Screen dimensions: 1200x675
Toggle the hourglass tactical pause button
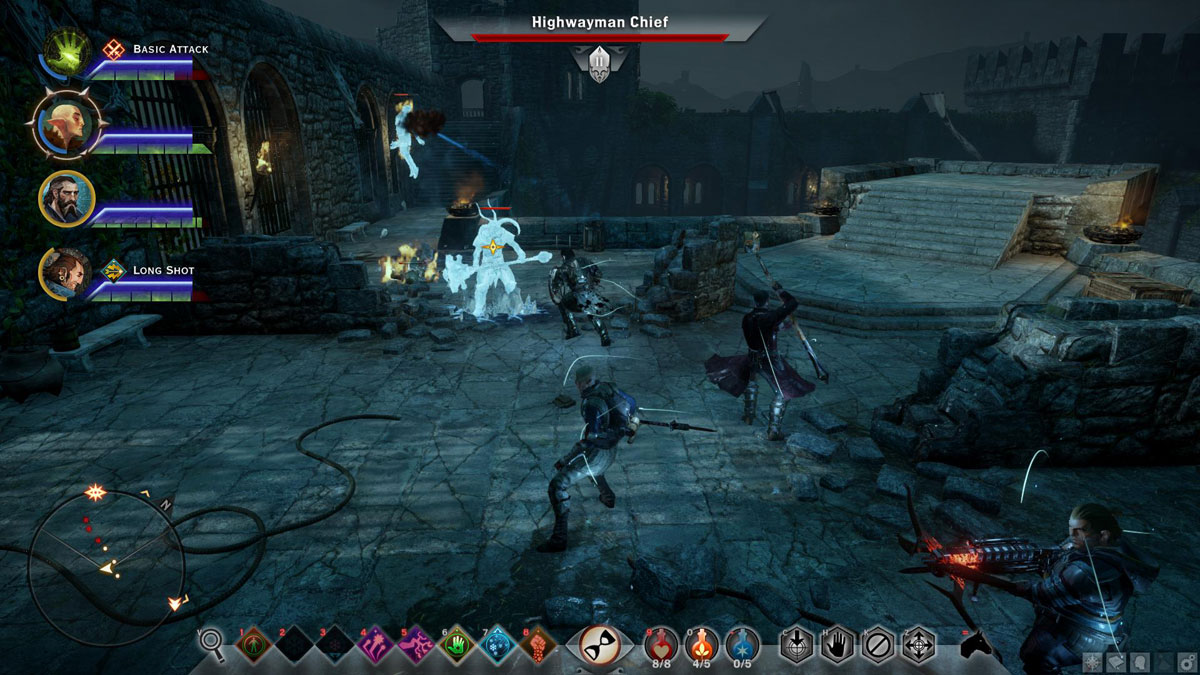coord(600,644)
